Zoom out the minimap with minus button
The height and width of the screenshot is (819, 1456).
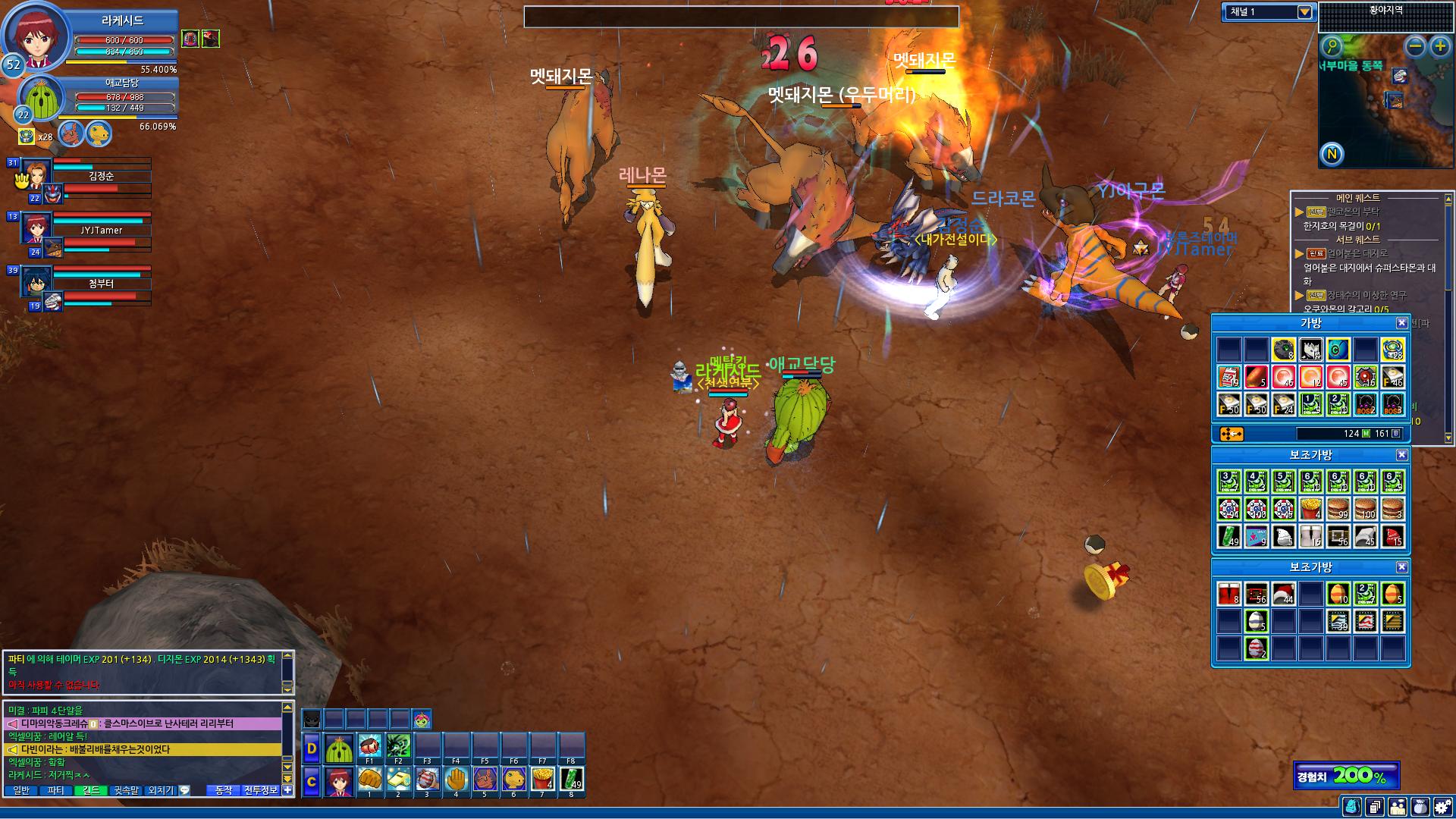click(x=1415, y=47)
